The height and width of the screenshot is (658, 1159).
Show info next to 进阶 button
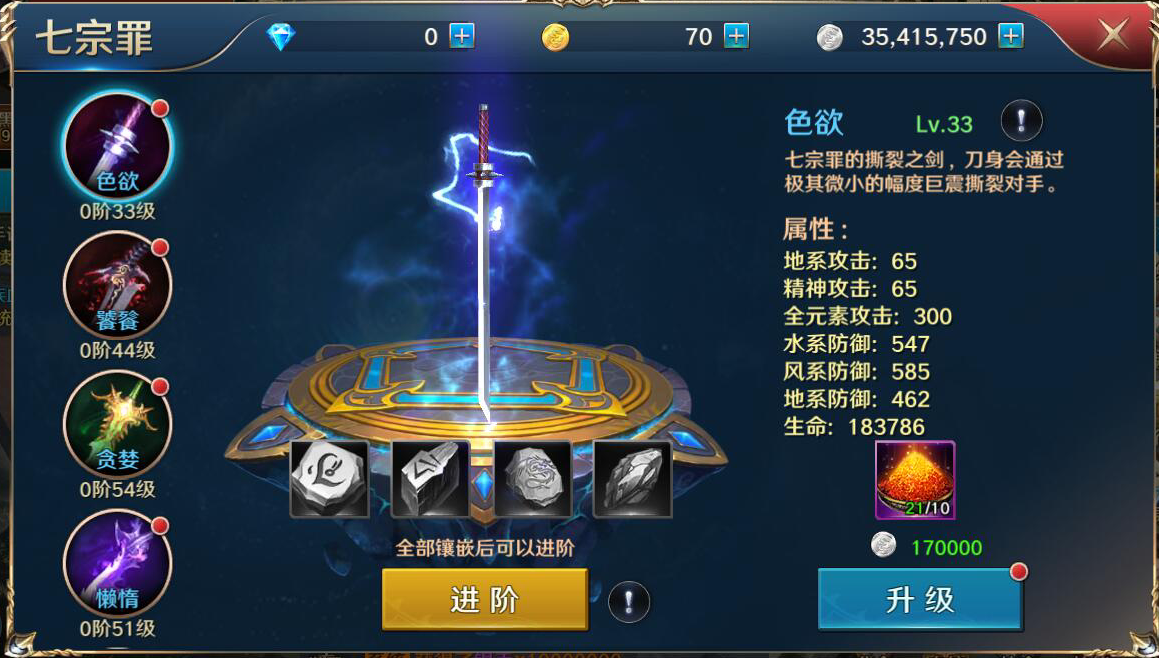[x=629, y=602]
